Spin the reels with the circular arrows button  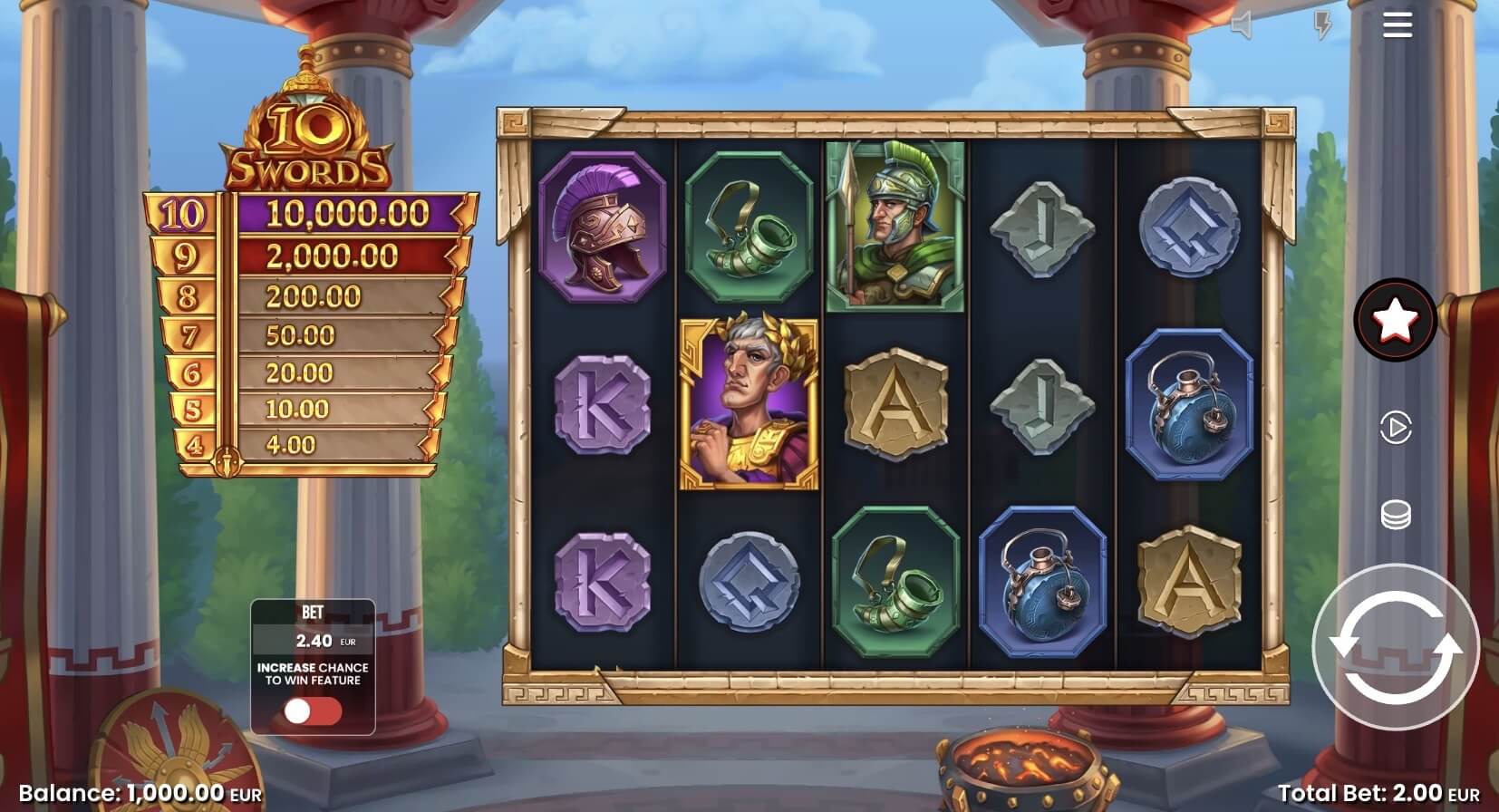(x=1395, y=647)
